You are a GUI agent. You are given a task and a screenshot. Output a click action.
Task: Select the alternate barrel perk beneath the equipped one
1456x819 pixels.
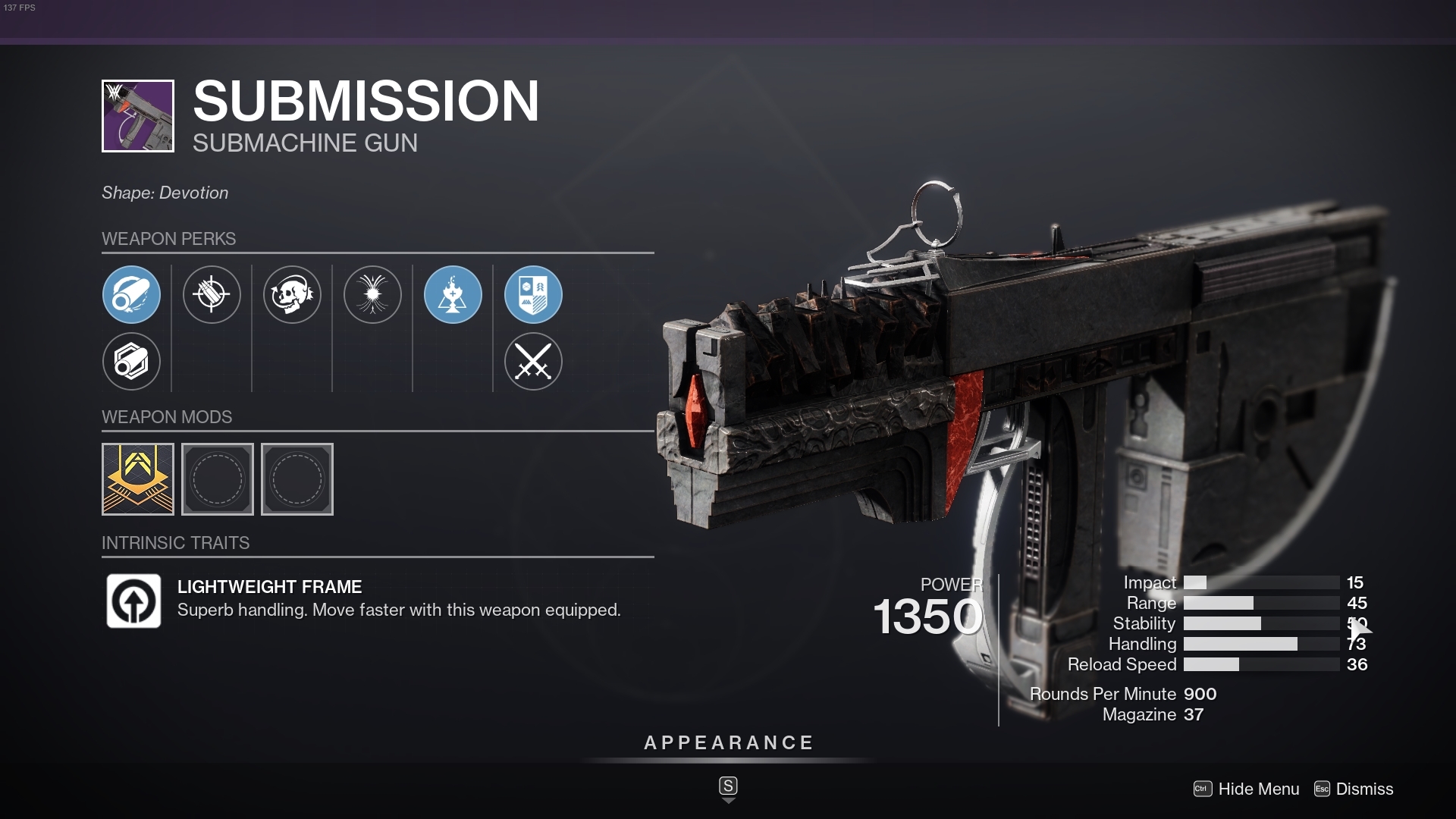[131, 362]
